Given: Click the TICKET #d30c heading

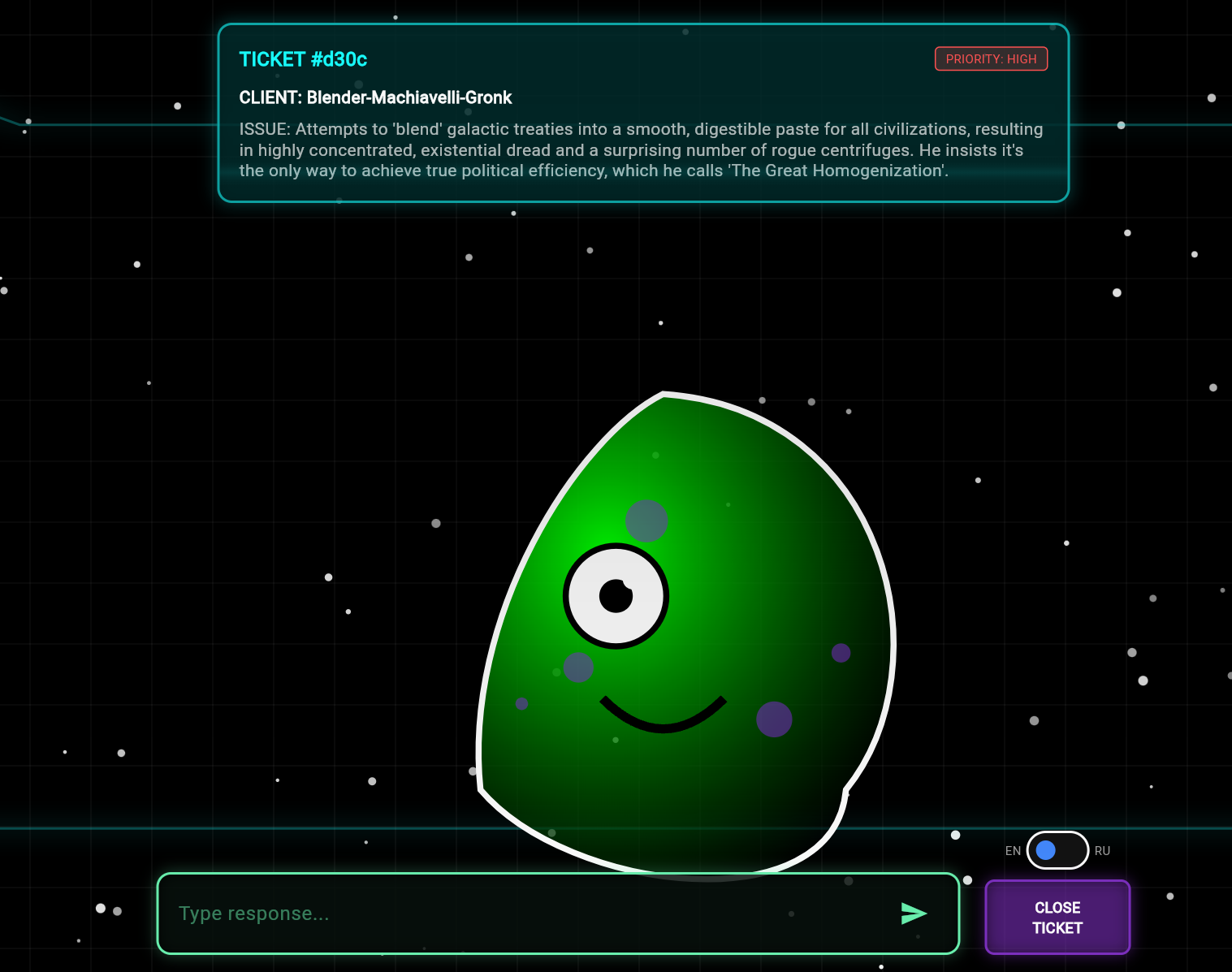Looking at the screenshot, I should pos(303,59).
